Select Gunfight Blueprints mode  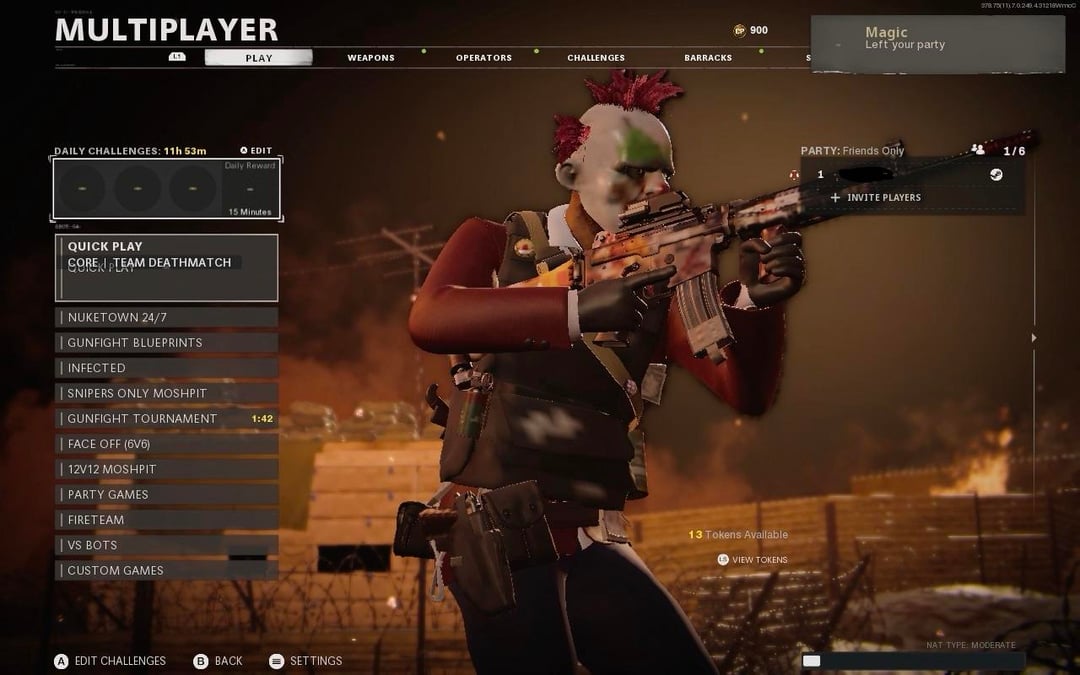(166, 343)
